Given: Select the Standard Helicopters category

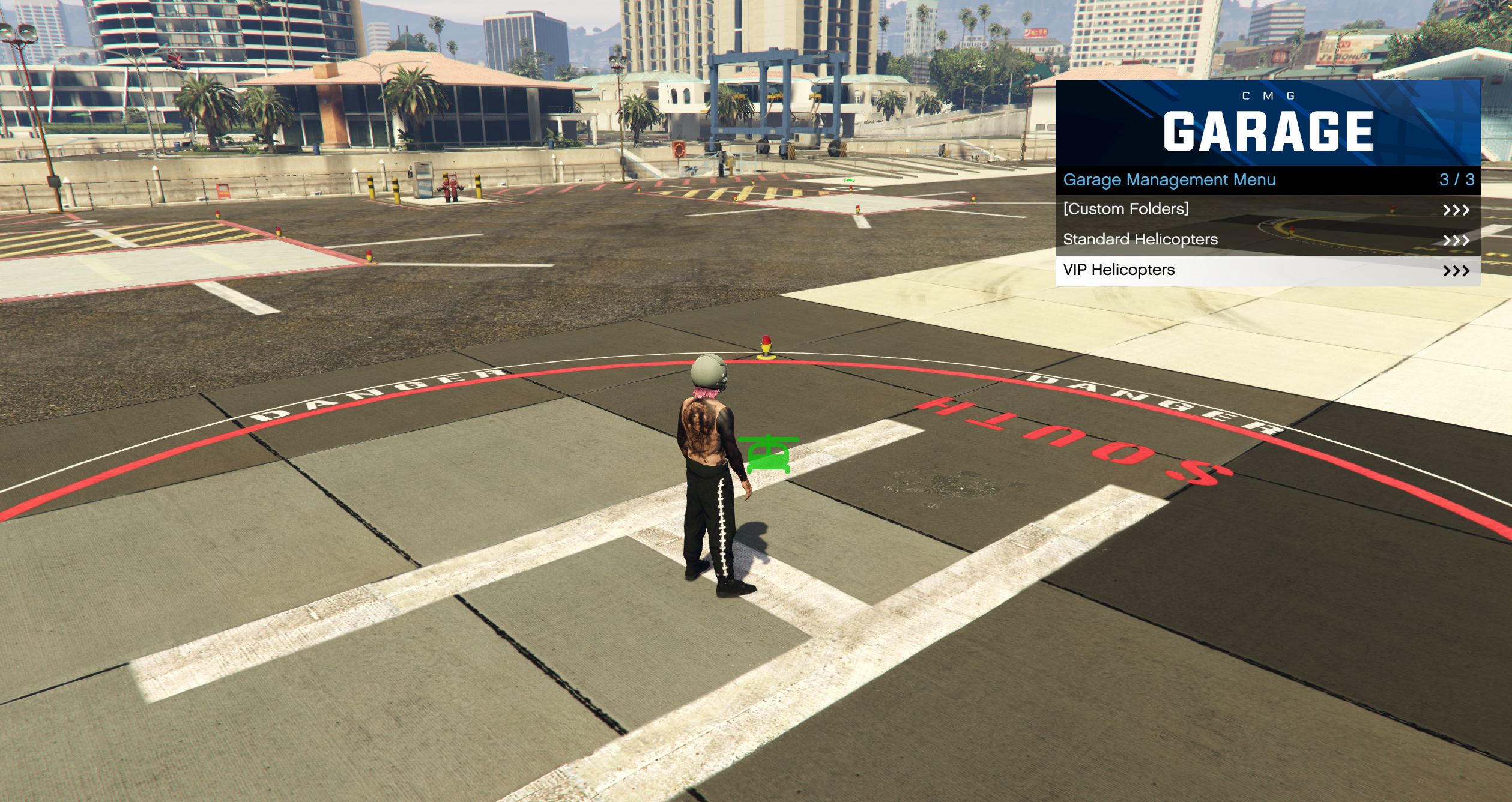Looking at the screenshot, I should pyautogui.click(x=1267, y=240).
